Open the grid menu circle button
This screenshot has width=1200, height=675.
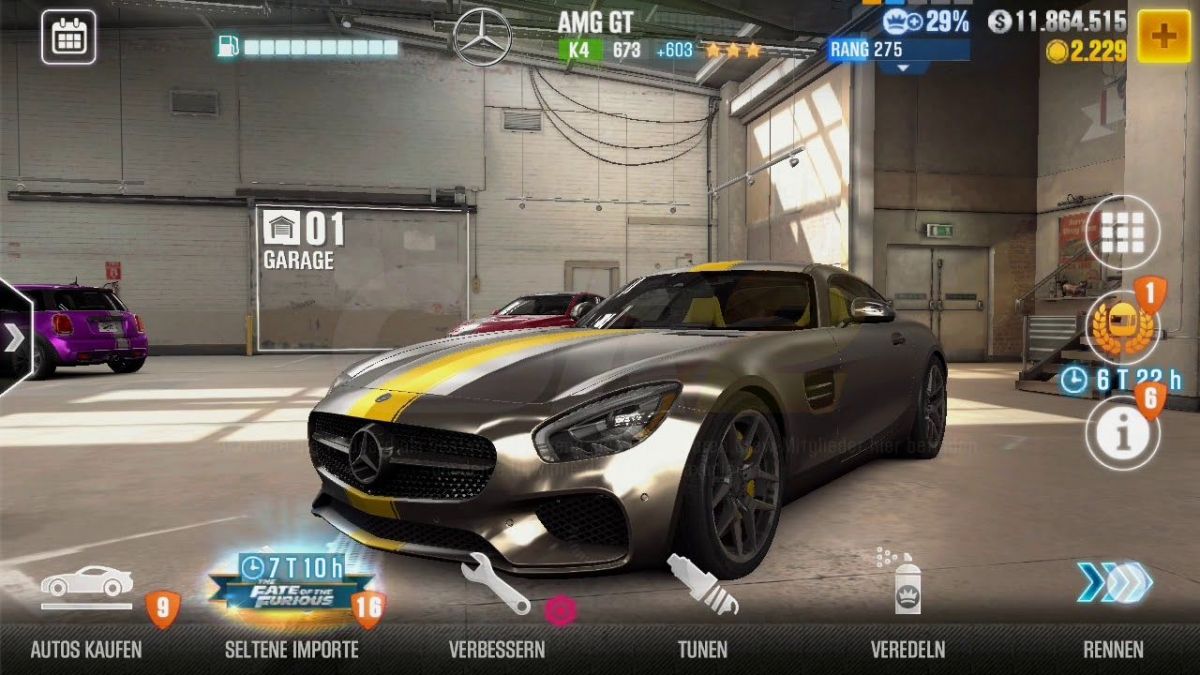(1122, 233)
